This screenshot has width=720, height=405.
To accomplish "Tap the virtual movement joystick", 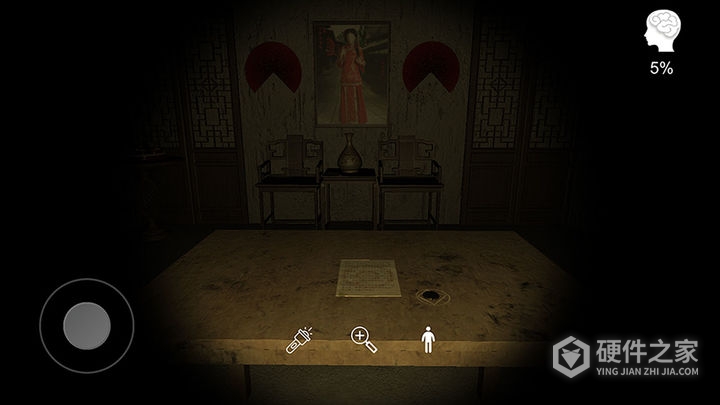I will (x=86, y=324).
